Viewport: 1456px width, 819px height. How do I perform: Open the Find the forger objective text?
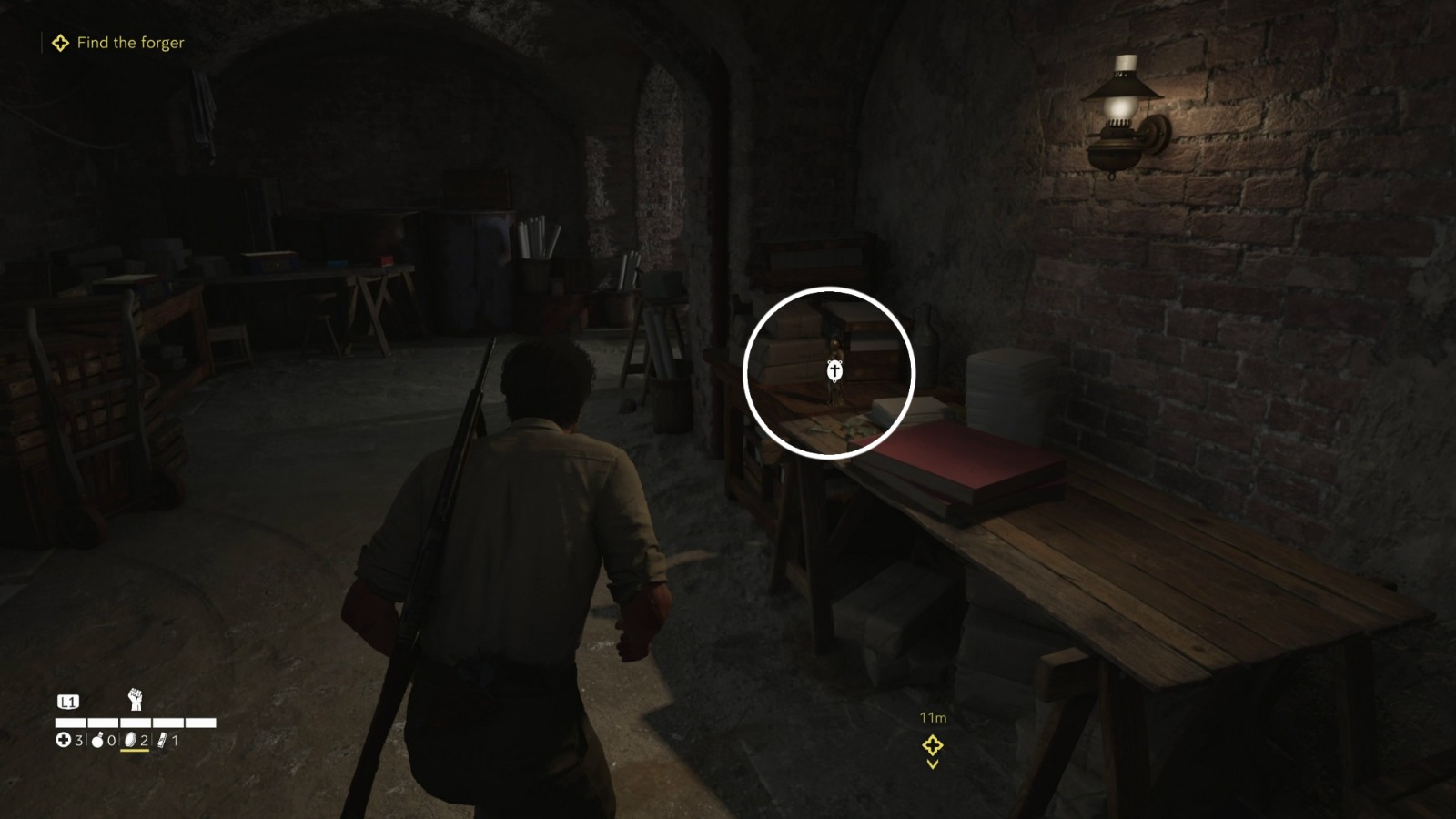[x=130, y=42]
